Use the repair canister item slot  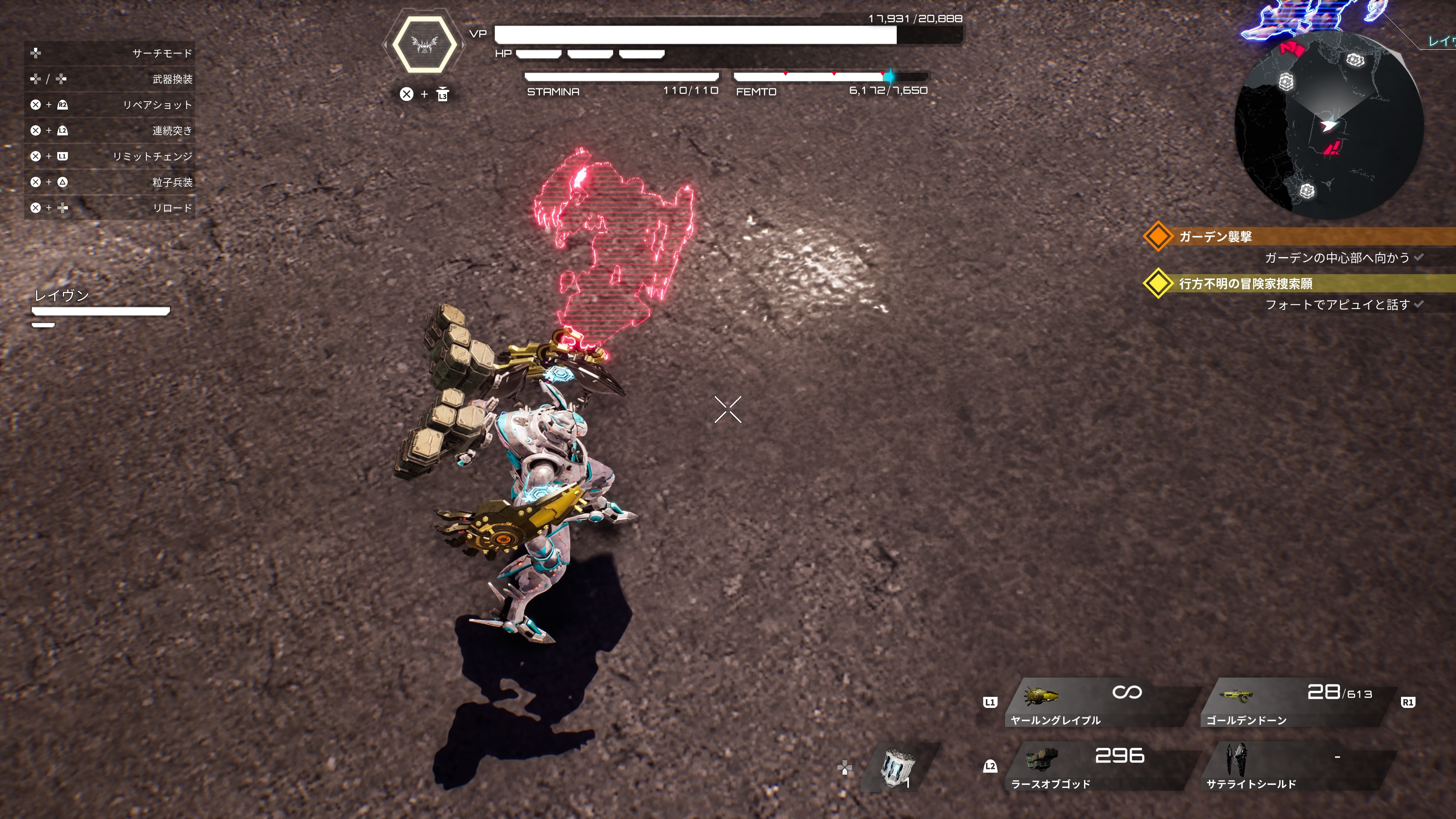click(899, 767)
